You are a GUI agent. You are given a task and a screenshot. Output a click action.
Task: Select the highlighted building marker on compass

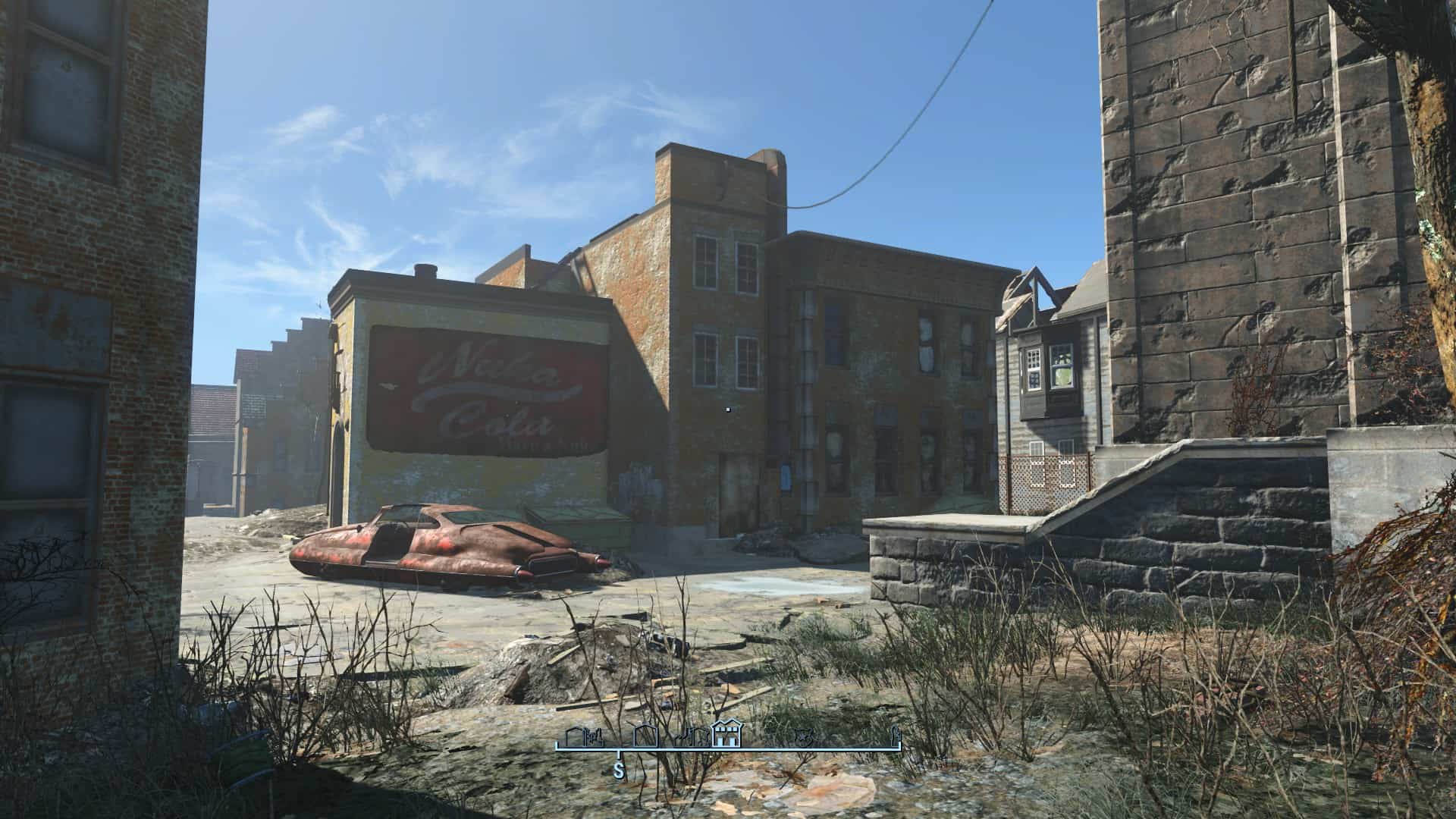pyautogui.click(x=727, y=735)
